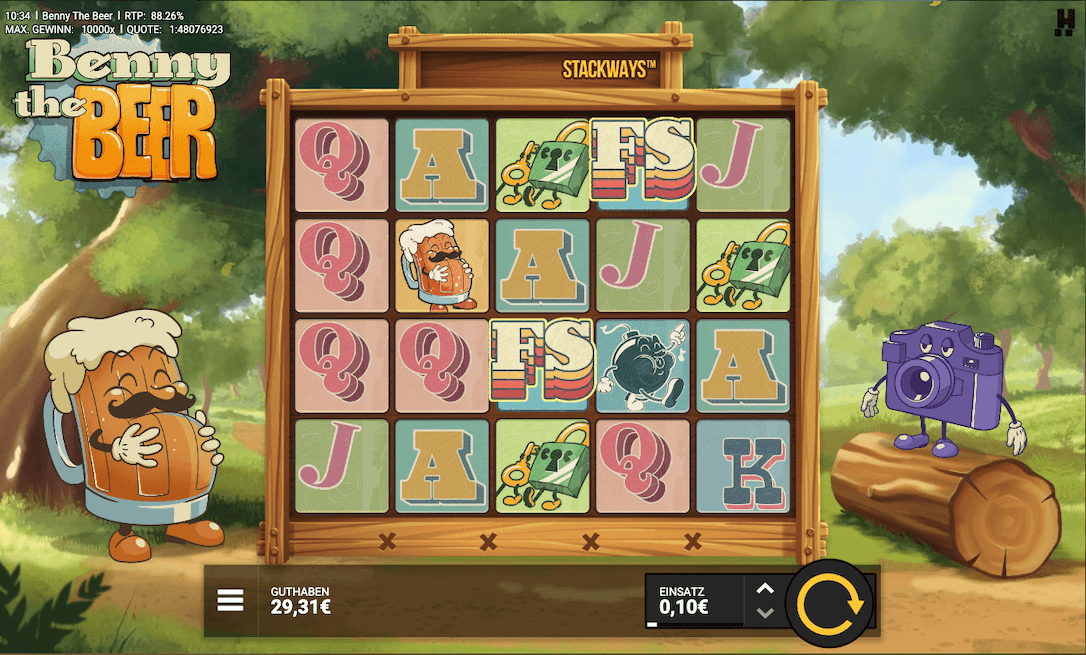Spin the reels with the circular arrow button
1086x655 pixels.
pyautogui.click(x=829, y=603)
